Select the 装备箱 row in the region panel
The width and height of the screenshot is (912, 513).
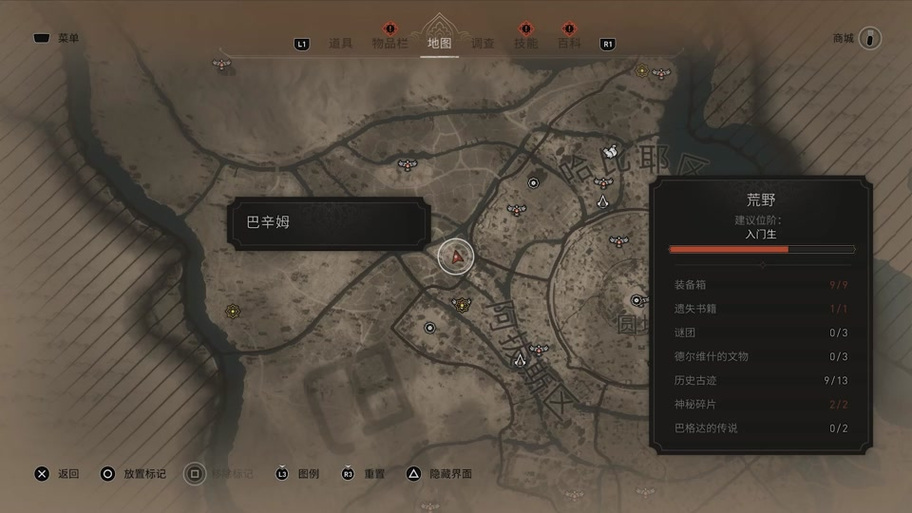762,285
